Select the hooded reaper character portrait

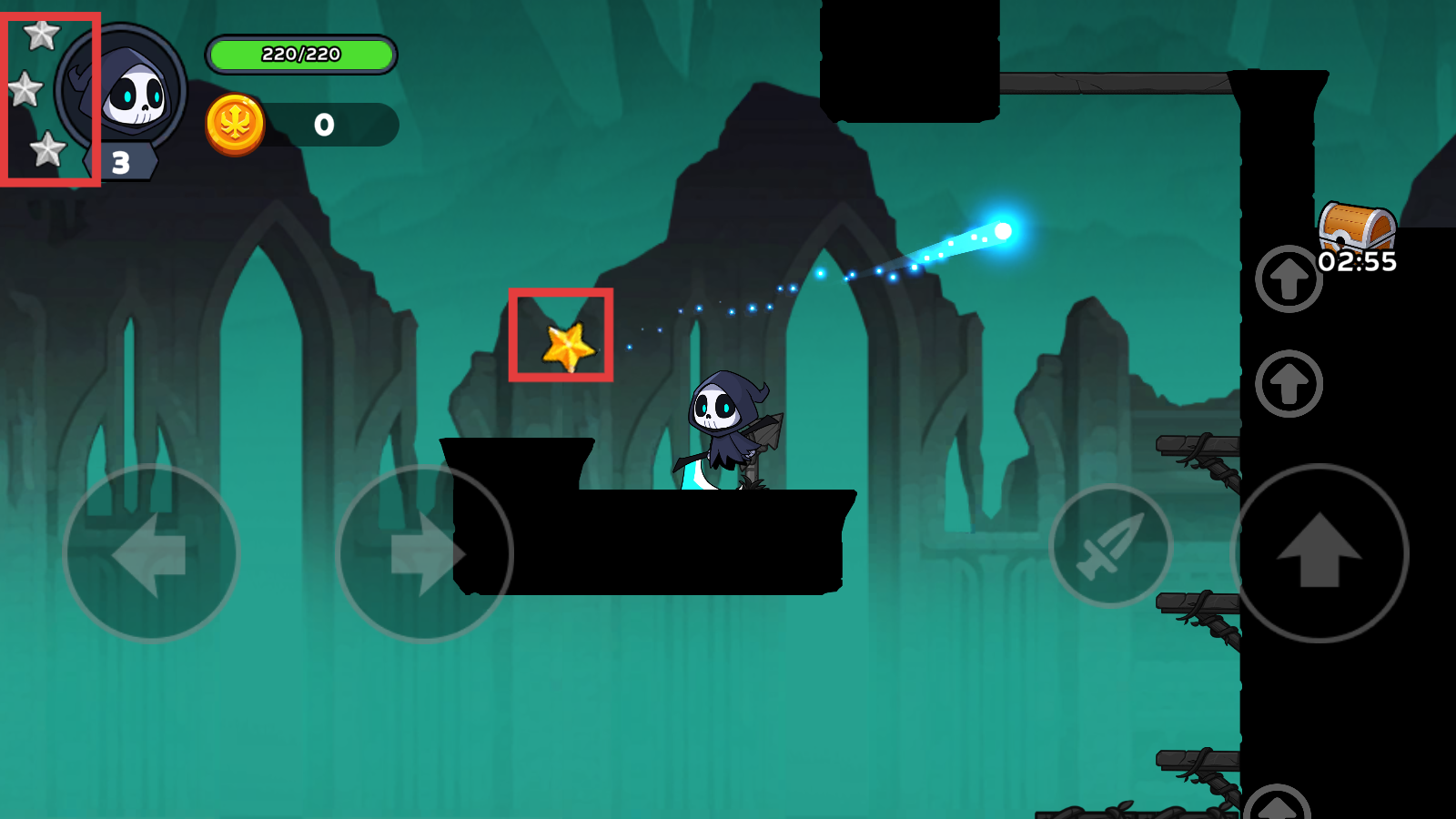pyautogui.click(x=127, y=93)
